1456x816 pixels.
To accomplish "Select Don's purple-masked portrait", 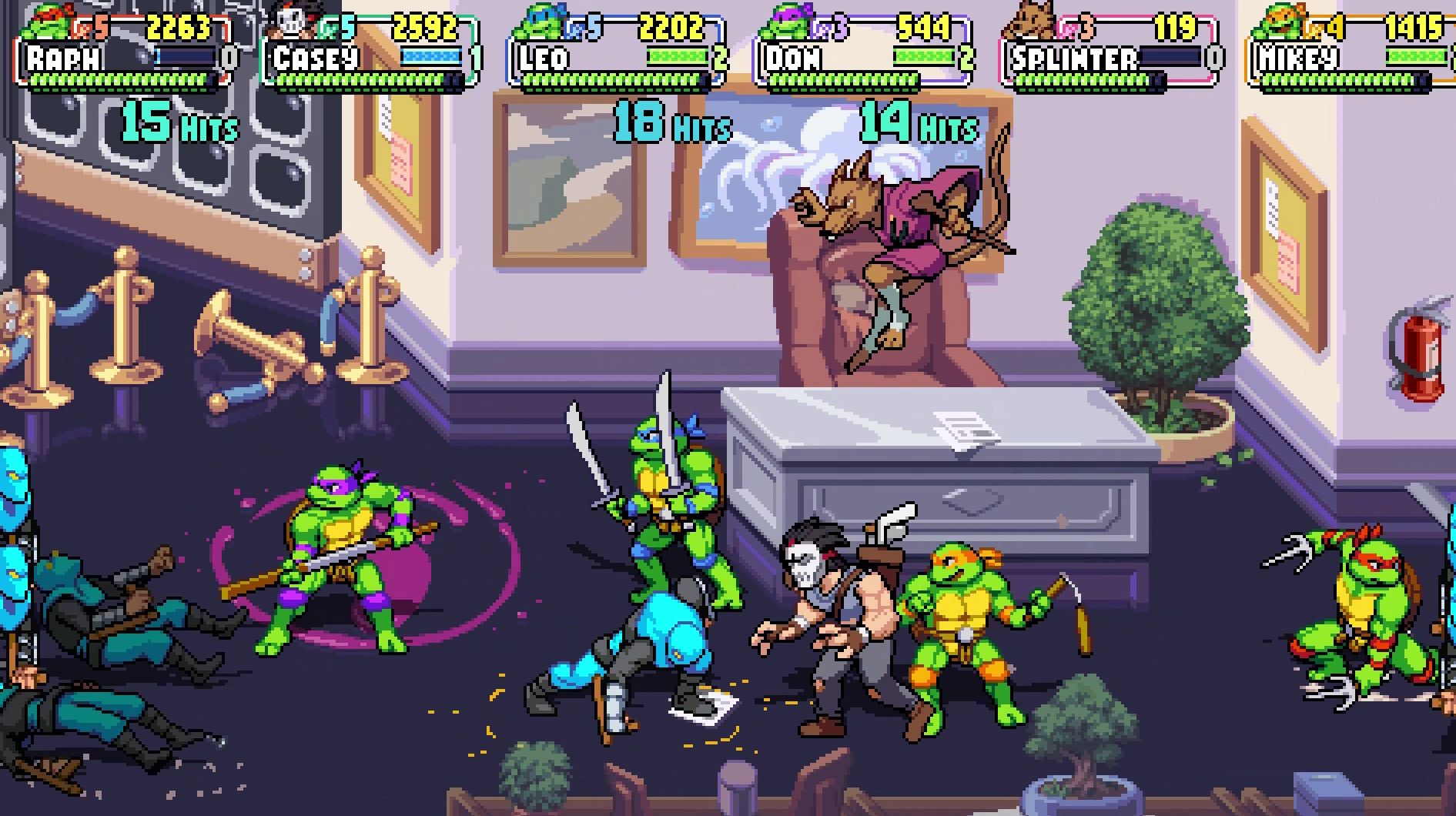I will coord(786,23).
